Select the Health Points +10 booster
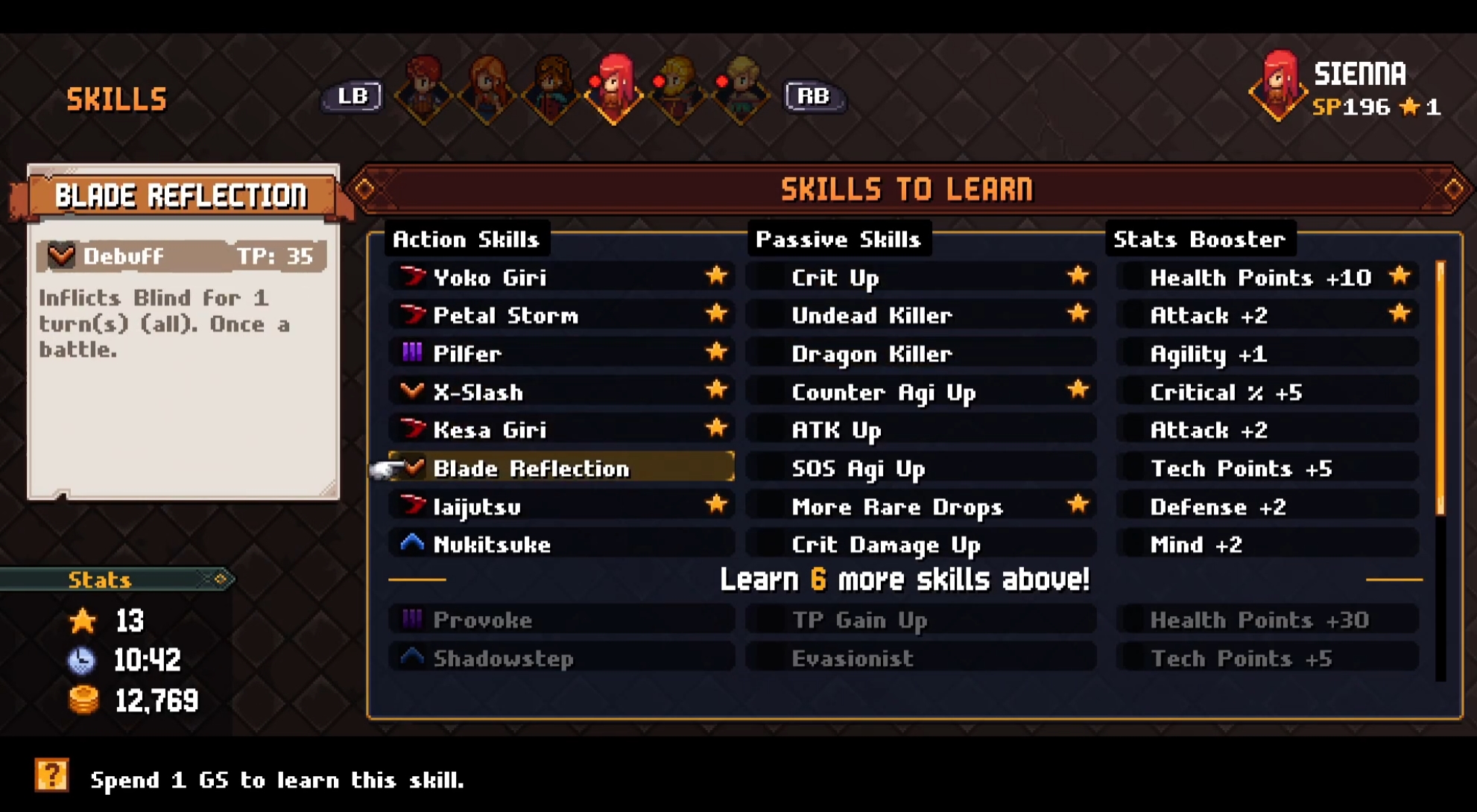The height and width of the screenshot is (812, 1477). tap(1267, 277)
